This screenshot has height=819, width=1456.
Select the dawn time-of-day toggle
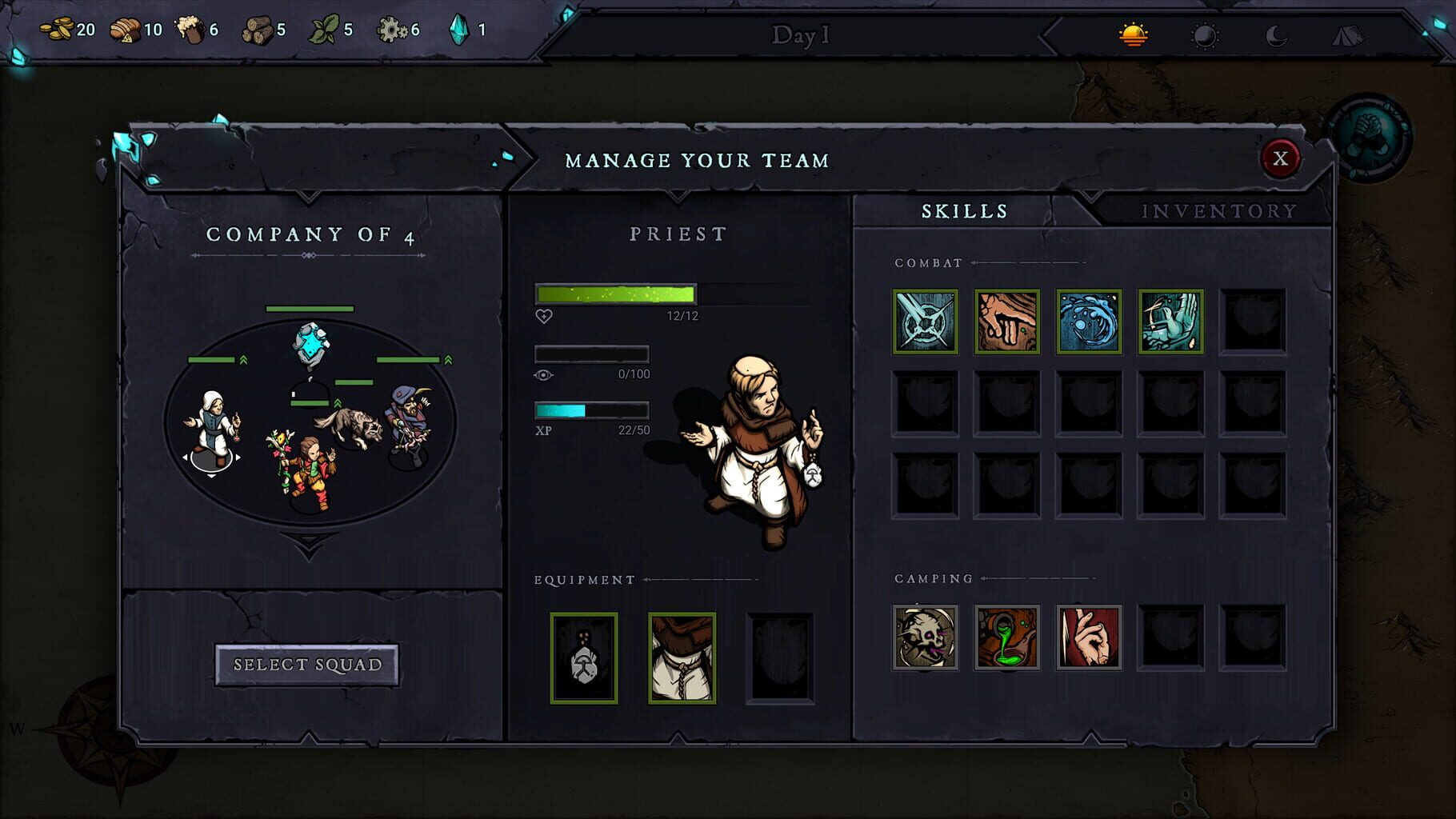pyautogui.click(x=1134, y=36)
